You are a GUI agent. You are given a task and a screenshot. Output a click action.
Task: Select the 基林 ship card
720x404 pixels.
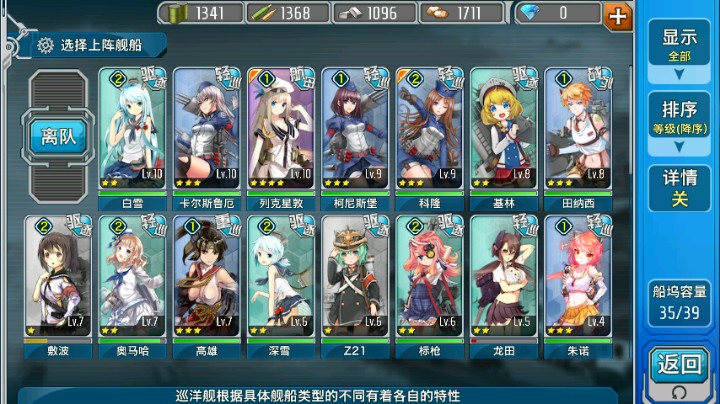(x=503, y=132)
